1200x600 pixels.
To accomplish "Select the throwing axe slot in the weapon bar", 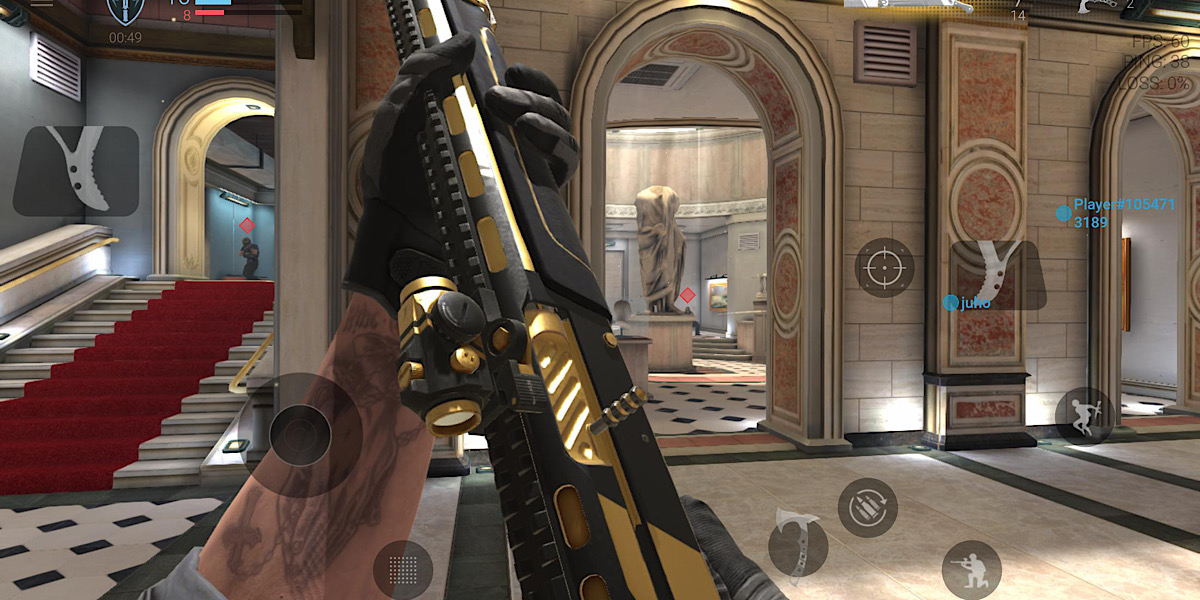I will (1100, 6).
